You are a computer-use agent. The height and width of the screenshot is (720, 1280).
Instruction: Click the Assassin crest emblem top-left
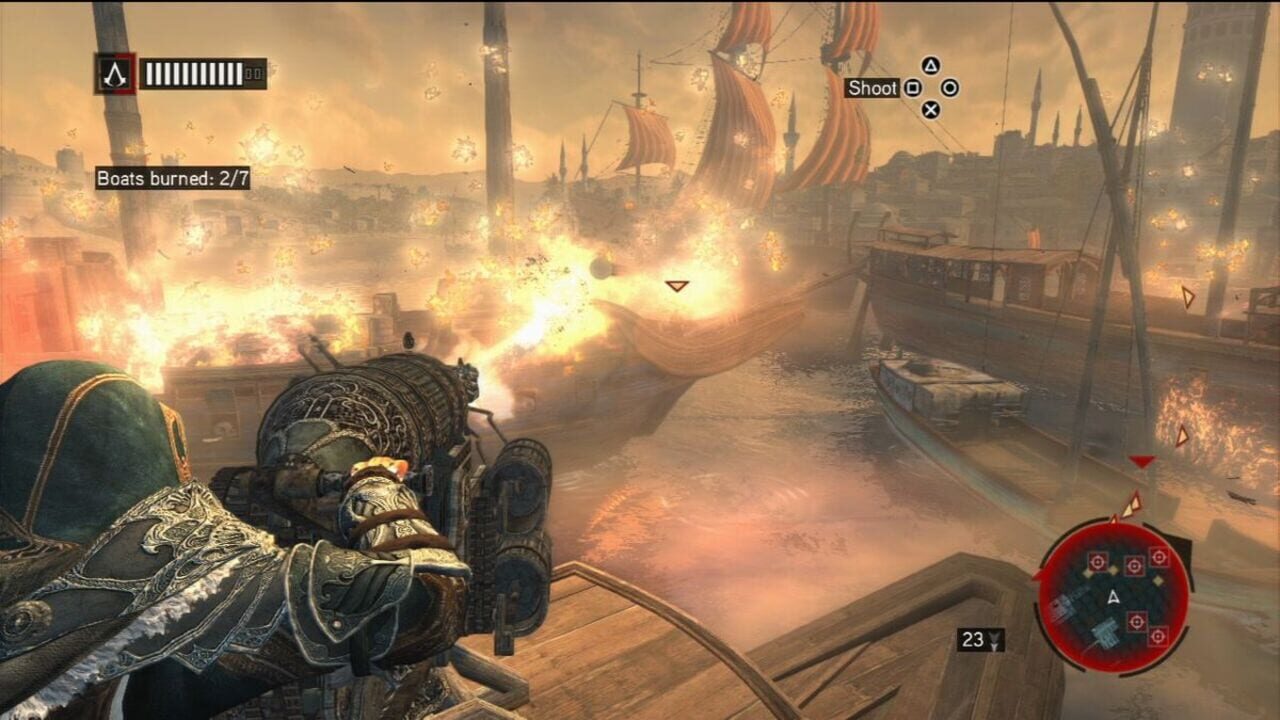(115, 71)
